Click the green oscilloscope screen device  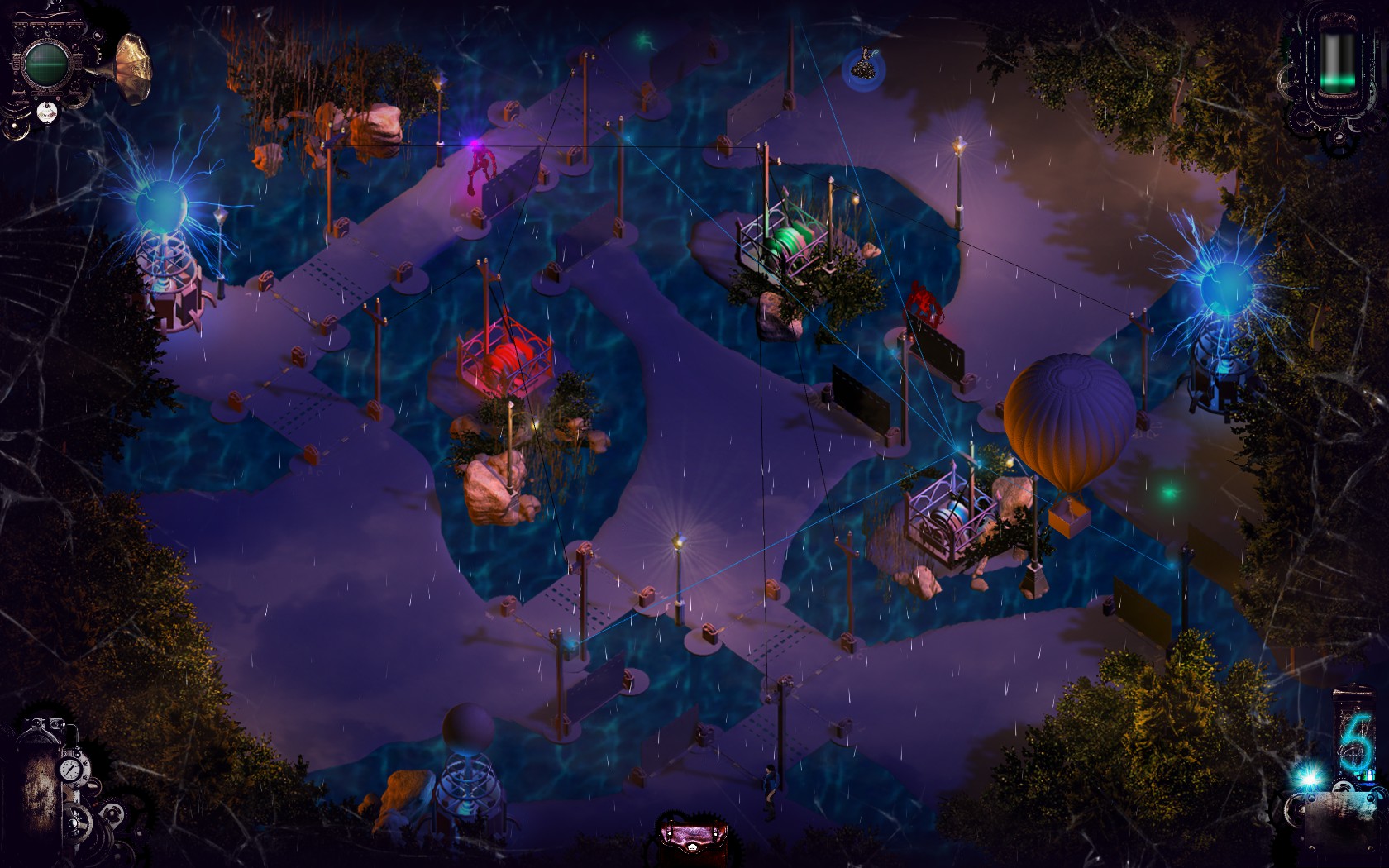tap(45, 64)
